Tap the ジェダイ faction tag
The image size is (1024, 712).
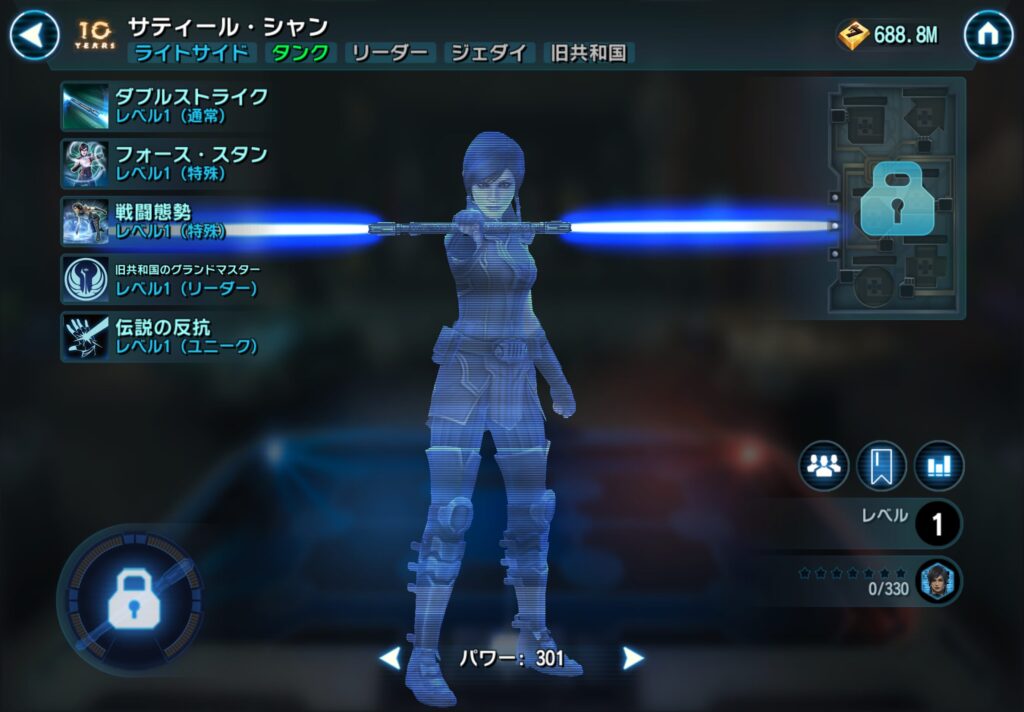pos(489,54)
